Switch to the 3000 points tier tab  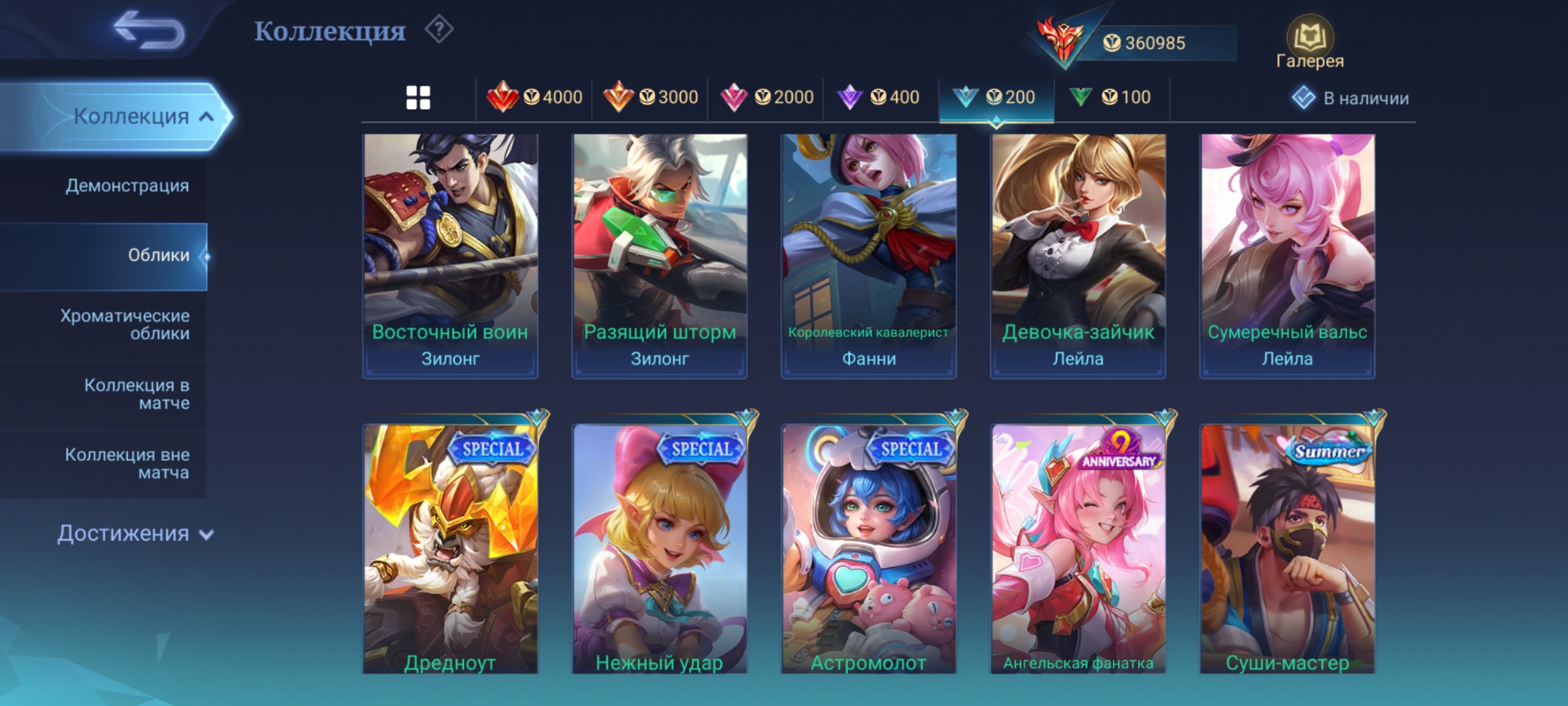coord(650,97)
